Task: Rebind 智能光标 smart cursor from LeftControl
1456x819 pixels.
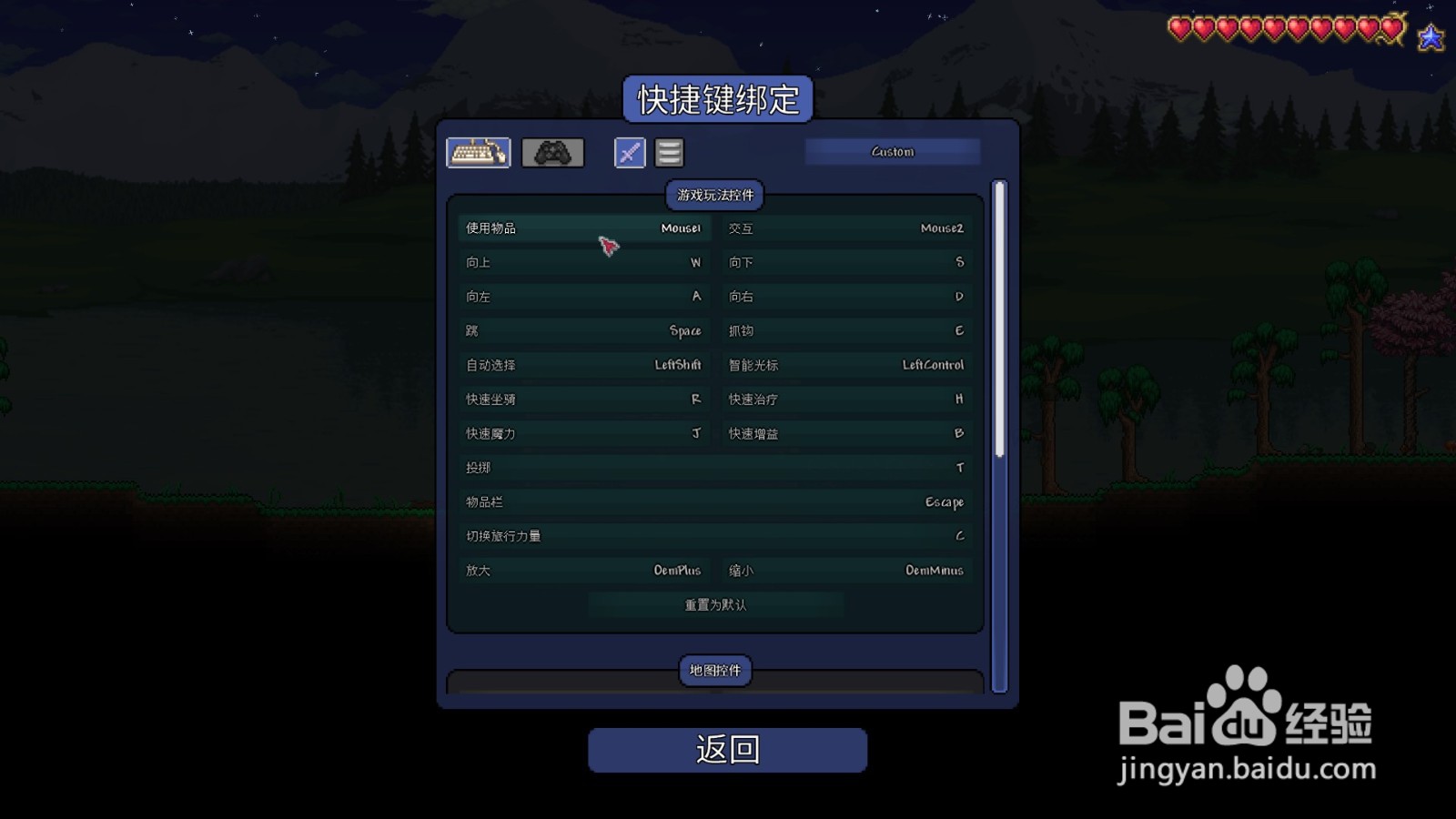Action: pyautogui.click(x=845, y=364)
